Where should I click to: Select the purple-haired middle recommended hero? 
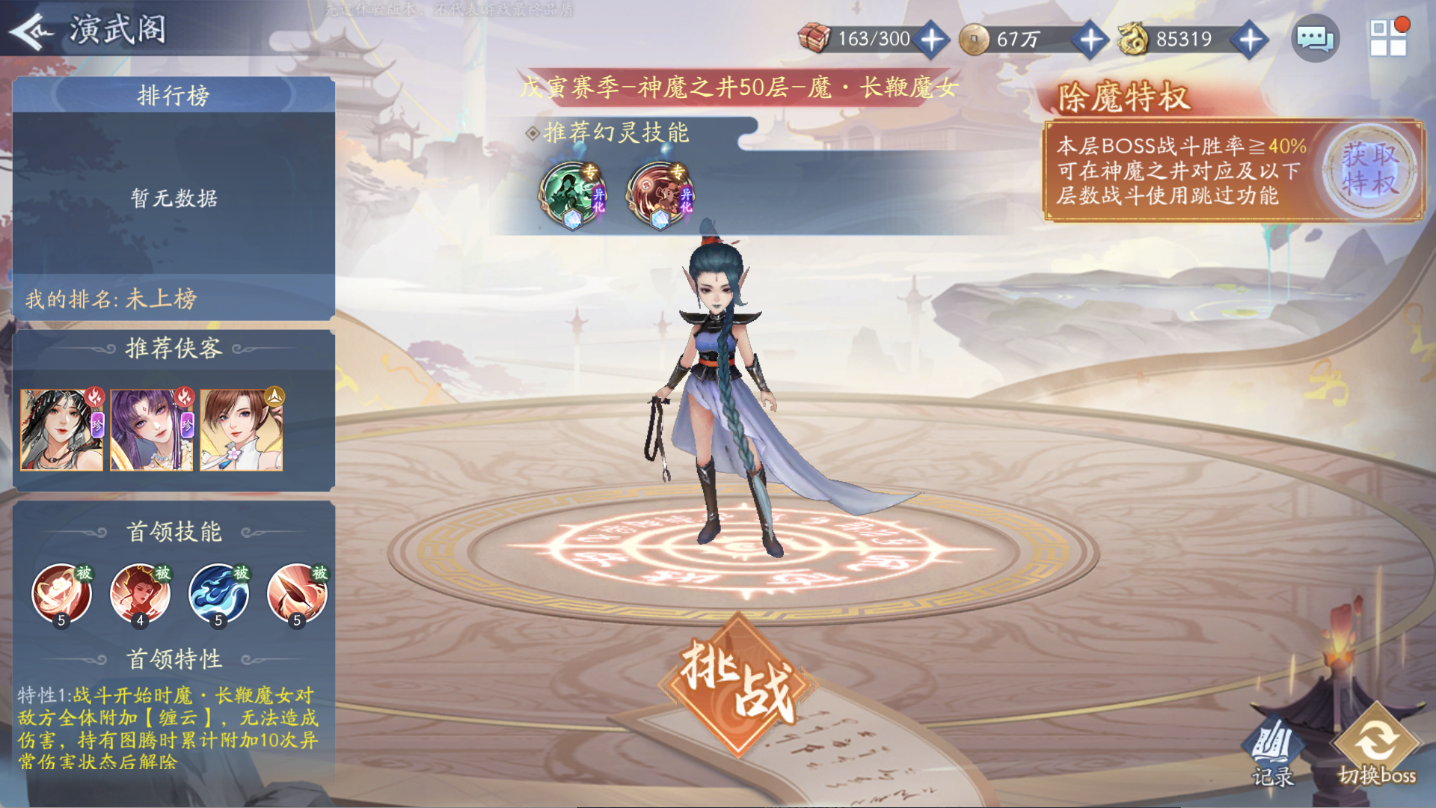(152, 430)
